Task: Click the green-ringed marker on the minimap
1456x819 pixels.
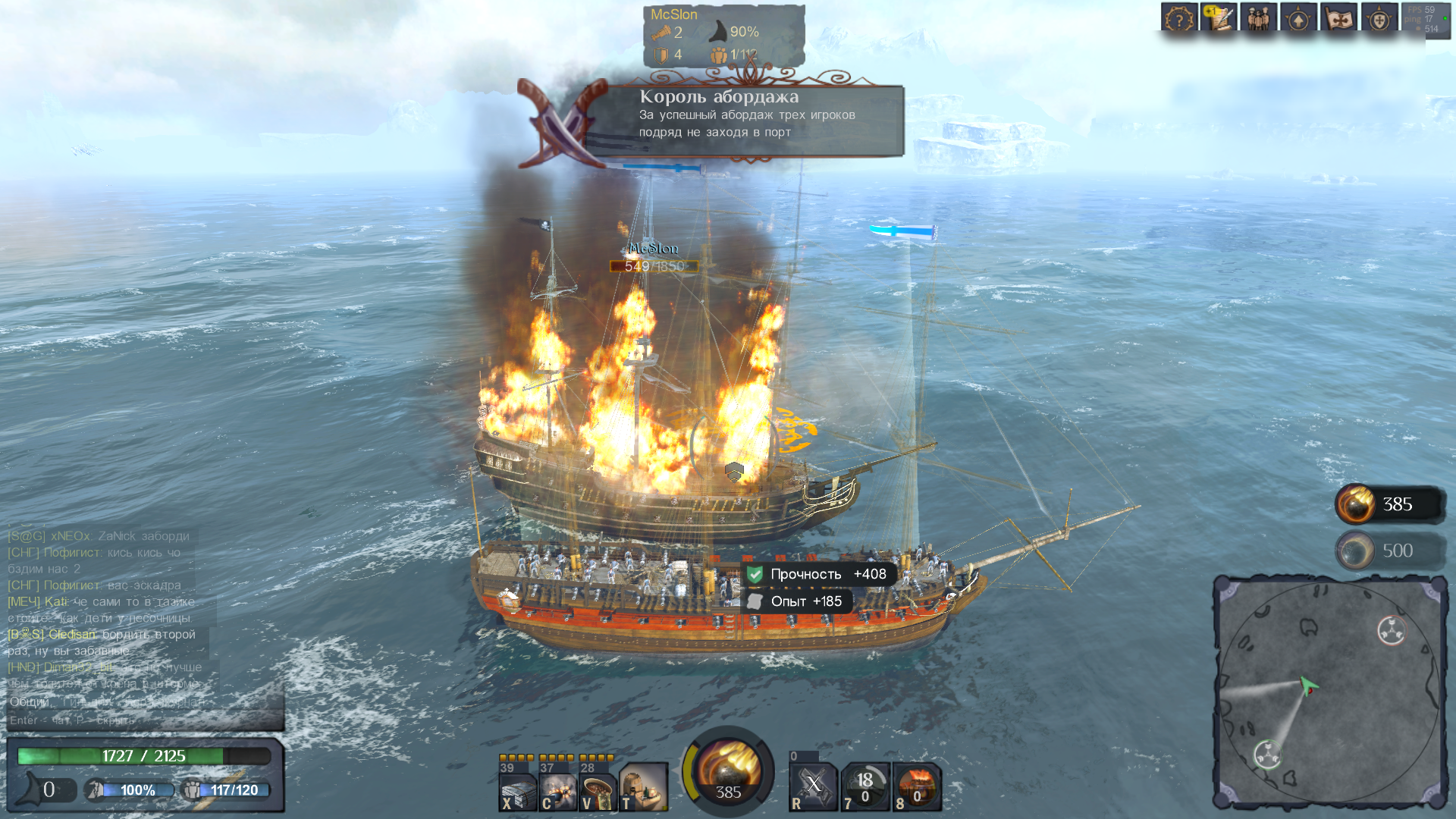Action: [1268, 755]
